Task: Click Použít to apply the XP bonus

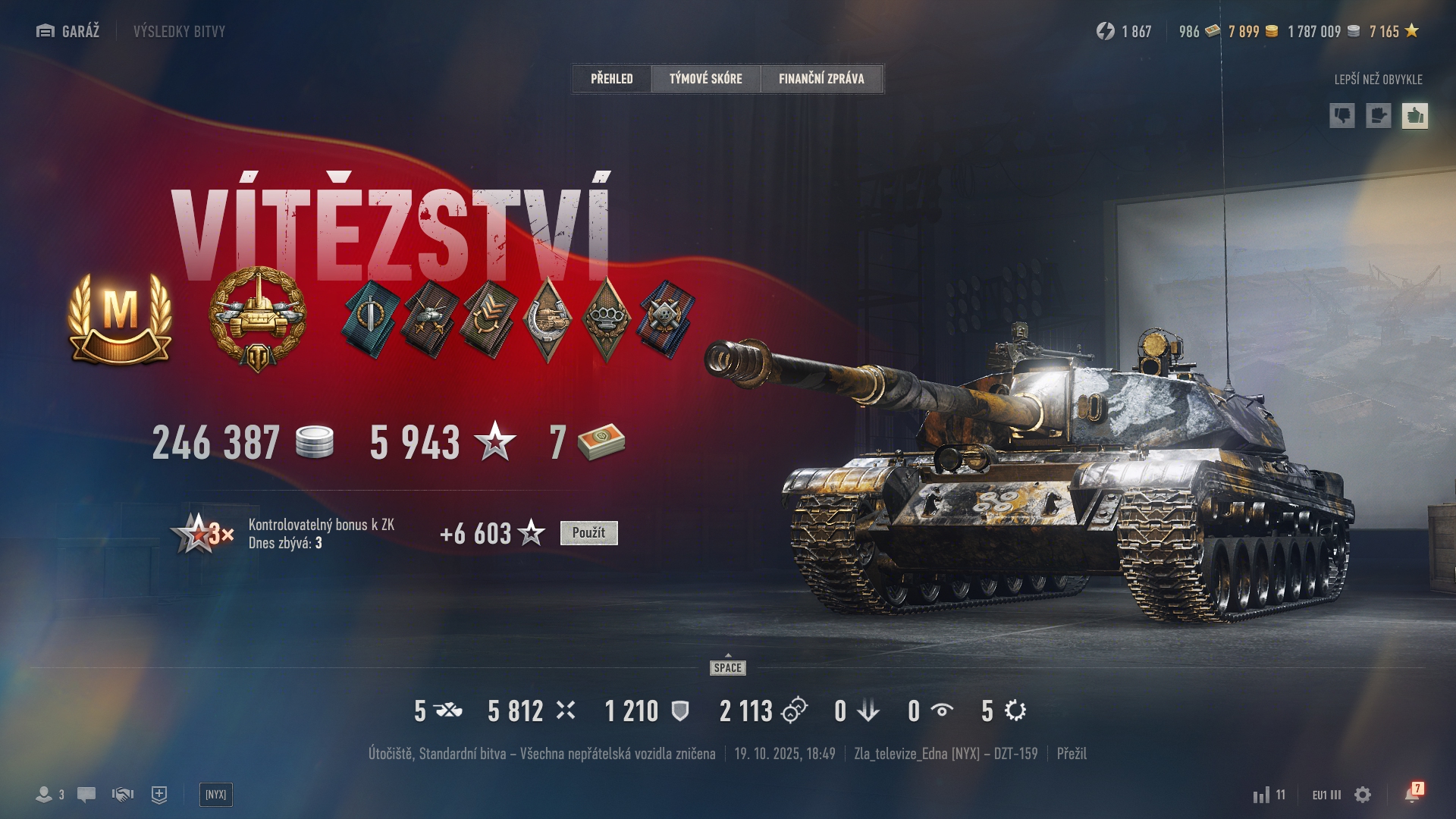Action: coord(588,533)
